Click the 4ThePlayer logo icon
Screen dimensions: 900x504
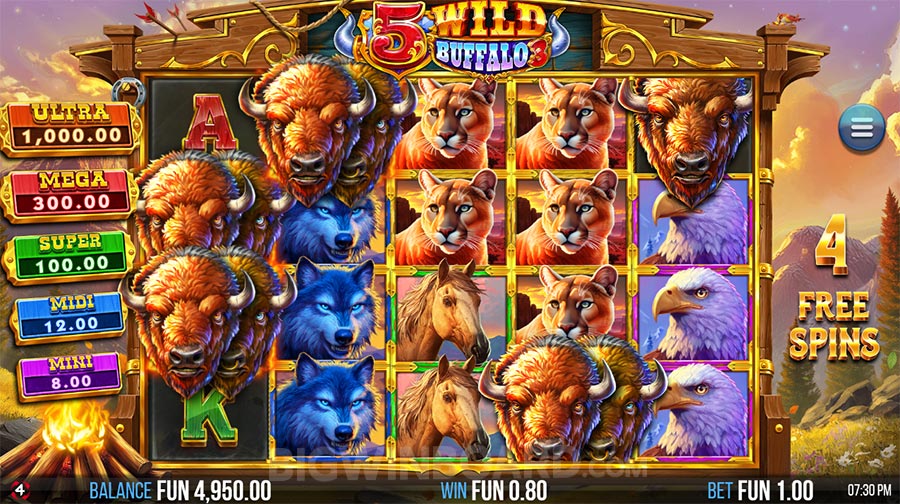(x=9, y=490)
